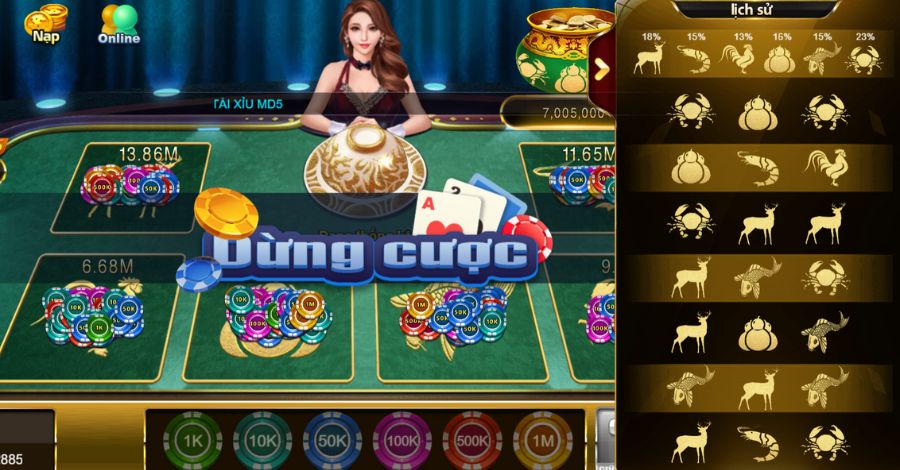Image resolution: width=900 pixels, height=470 pixels.
Task: Select the 1K betting chip
Action: pyautogui.click(x=193, y=440)
